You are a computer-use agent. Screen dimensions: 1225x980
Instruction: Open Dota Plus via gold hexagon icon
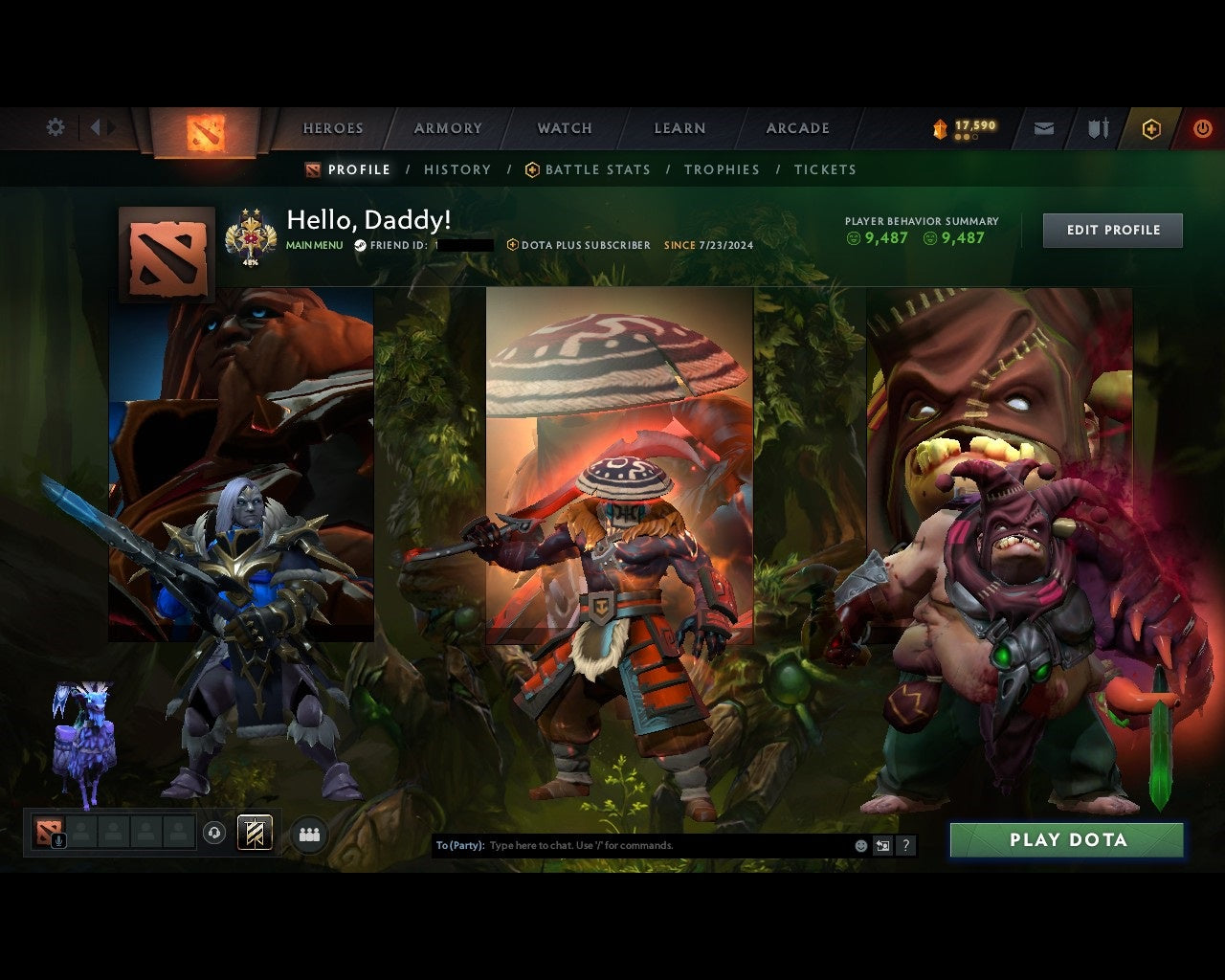coord(1150,127)
